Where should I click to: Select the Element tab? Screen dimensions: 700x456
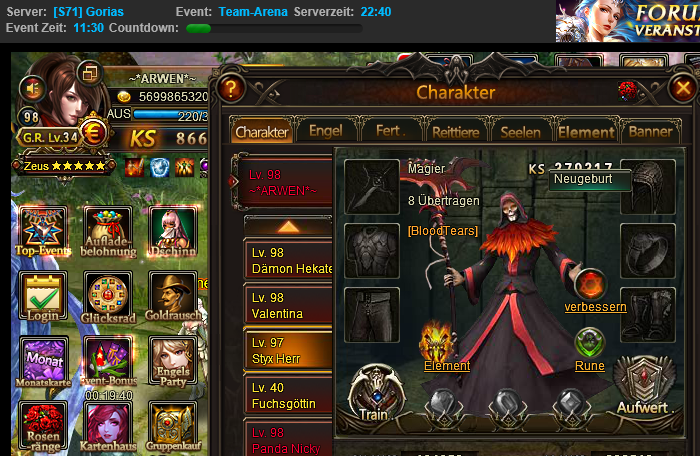click(586, 132)
